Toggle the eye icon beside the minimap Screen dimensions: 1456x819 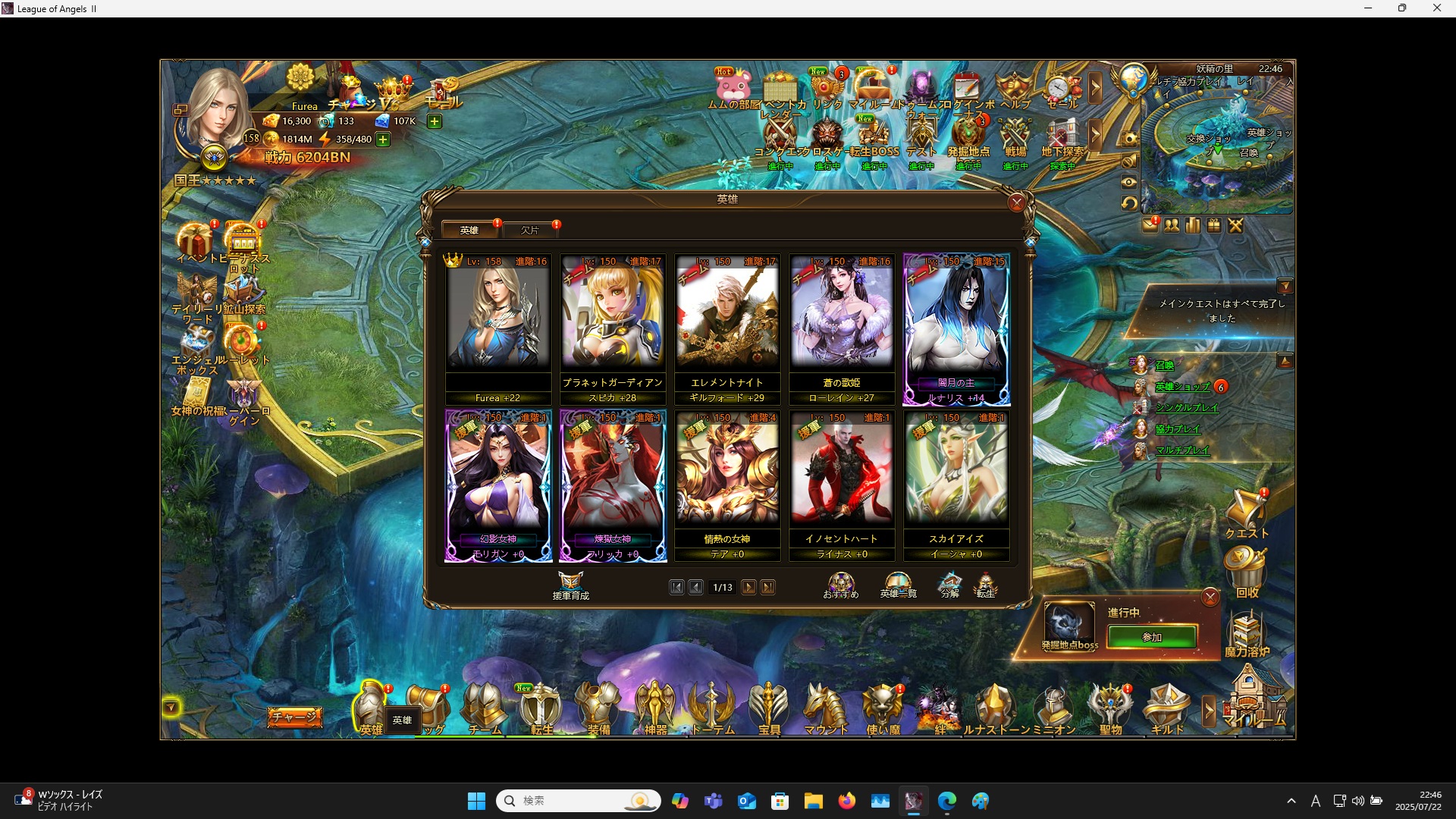click(x=1129, y=181)
